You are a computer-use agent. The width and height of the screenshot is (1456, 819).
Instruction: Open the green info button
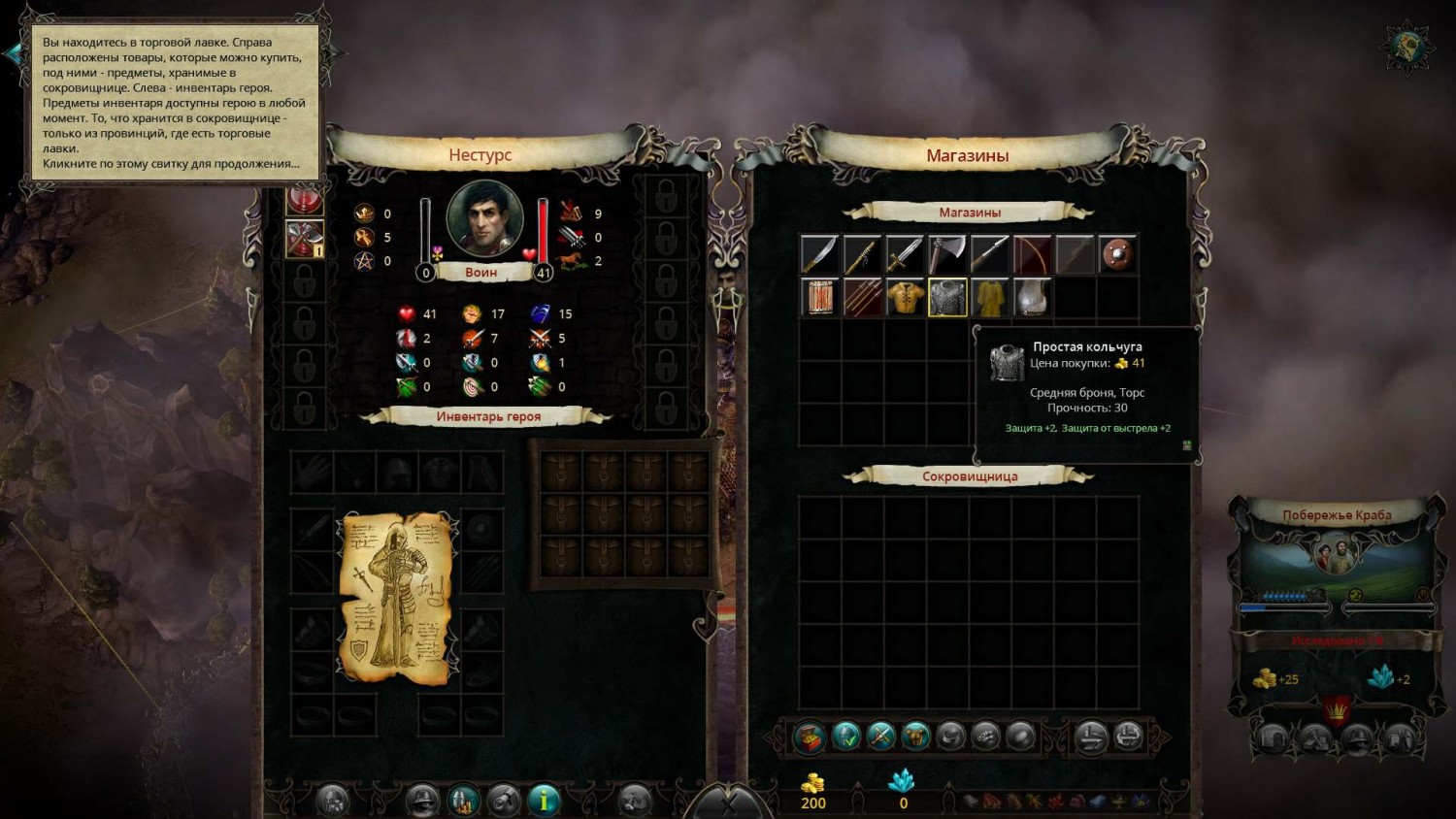click(x=544, y=800)
